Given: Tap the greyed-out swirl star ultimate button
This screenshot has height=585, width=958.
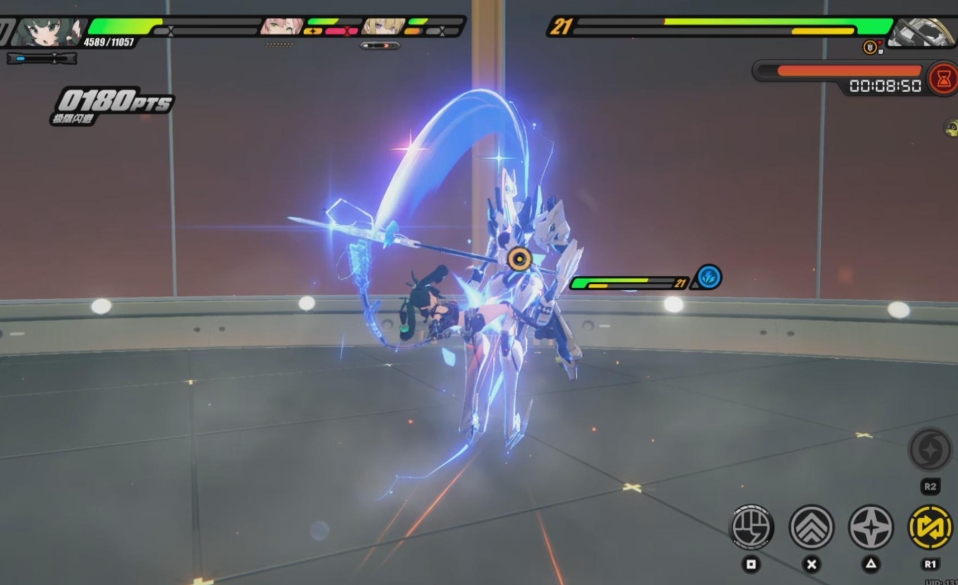Looking at the screenshot, I should click(930, 449).
